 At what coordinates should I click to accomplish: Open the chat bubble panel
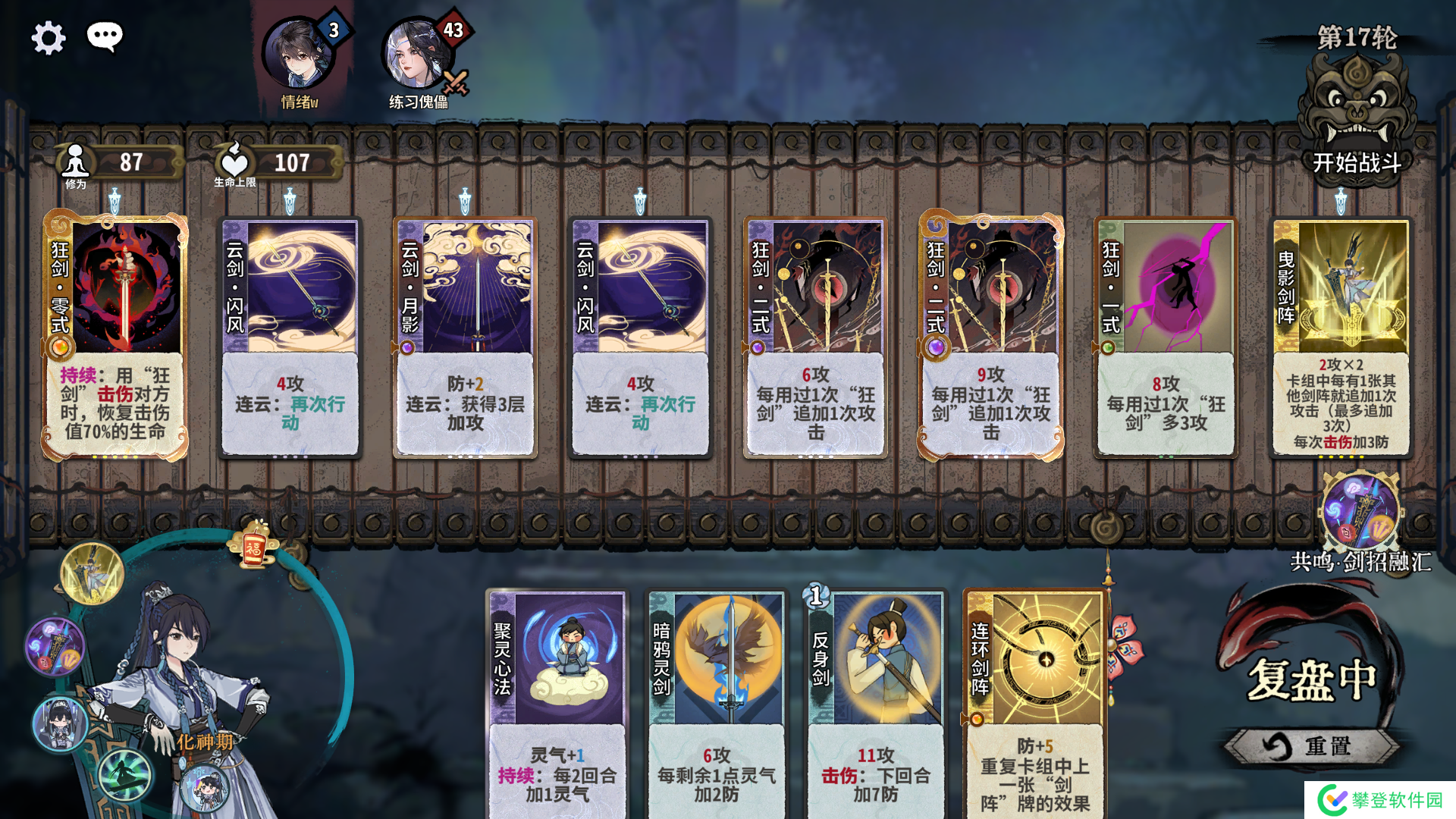(x=105, y=36)
